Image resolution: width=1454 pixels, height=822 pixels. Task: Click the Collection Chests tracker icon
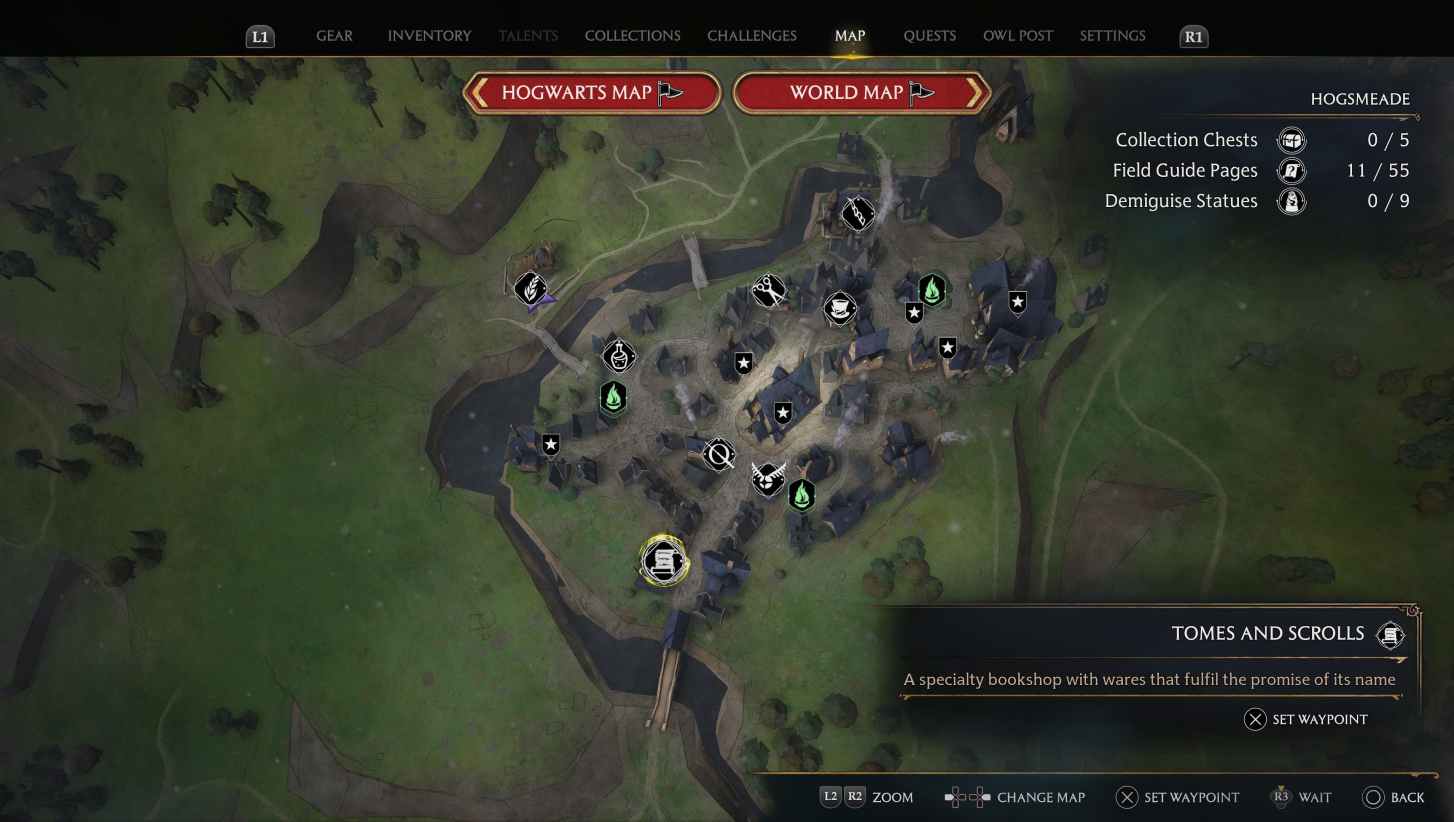tap(1291, 140)
